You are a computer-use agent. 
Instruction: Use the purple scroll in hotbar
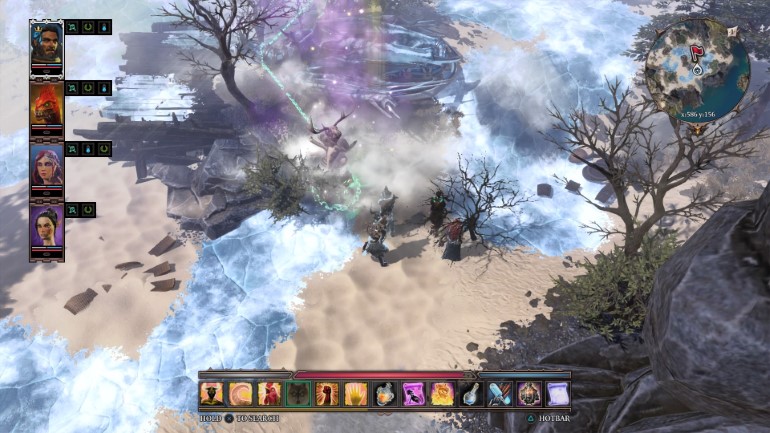413,394
